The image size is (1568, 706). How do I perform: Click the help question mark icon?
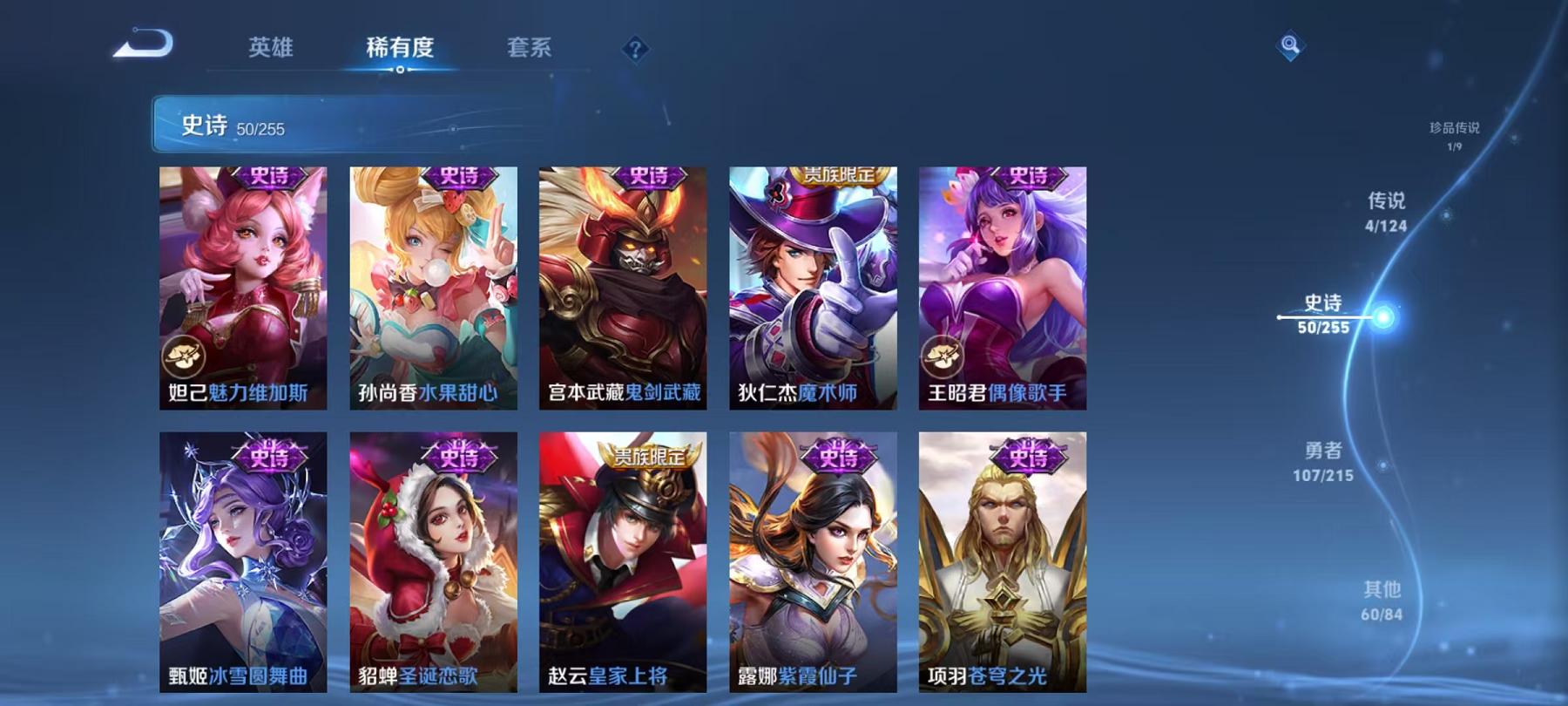637,50
